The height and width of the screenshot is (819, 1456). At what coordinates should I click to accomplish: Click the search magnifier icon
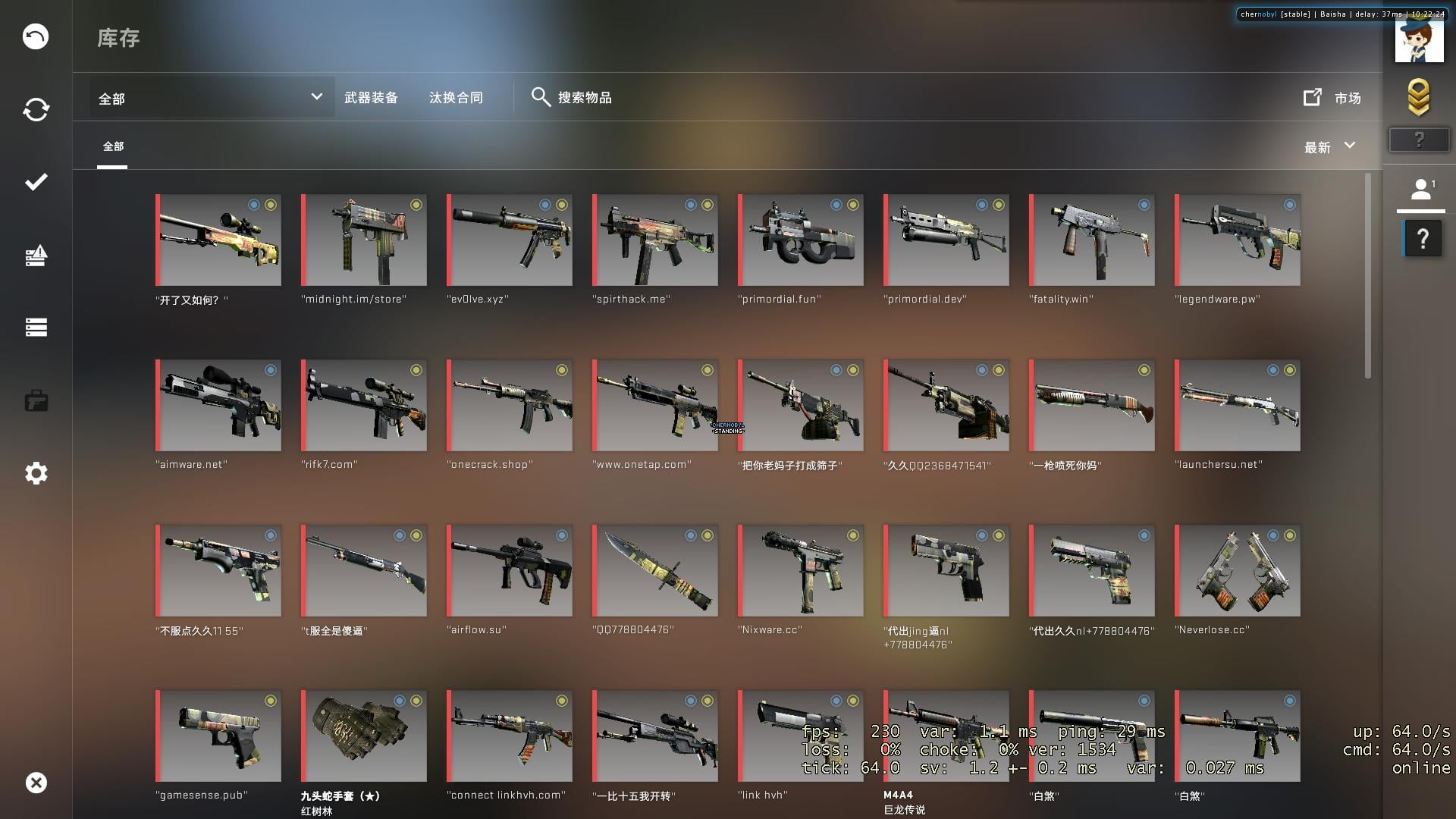541,97
